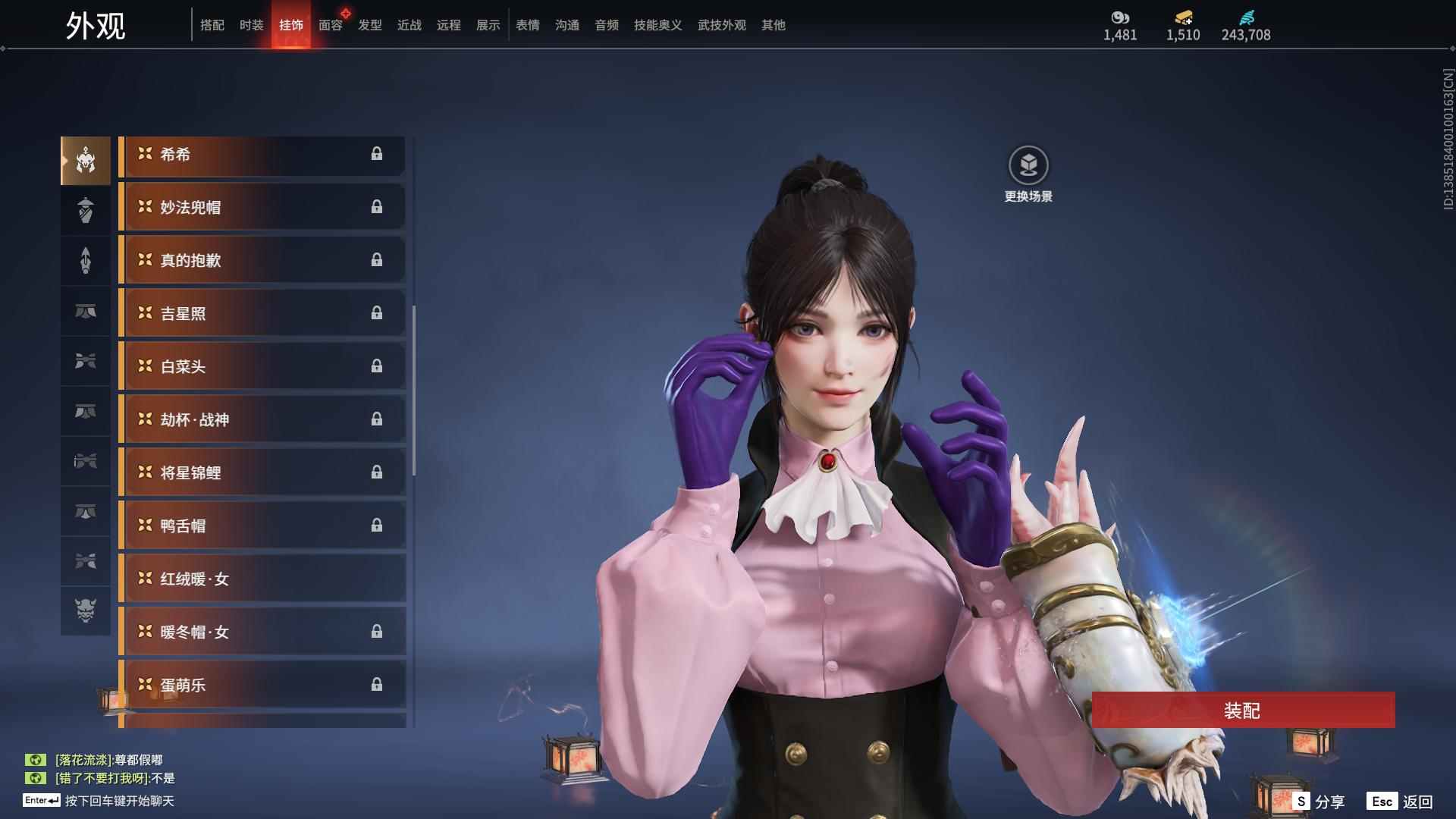The width and height of the screenshot is (1456, 819).
Task: Pick the 白菜头 headwear entry
Action: (x=262, y=367)
